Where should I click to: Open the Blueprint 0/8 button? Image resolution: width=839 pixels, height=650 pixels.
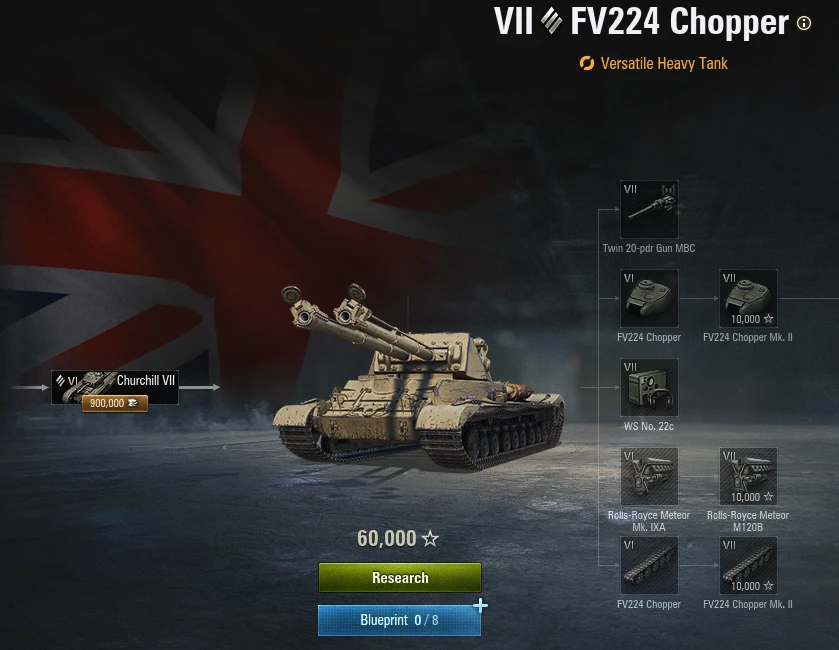[399, 620]
